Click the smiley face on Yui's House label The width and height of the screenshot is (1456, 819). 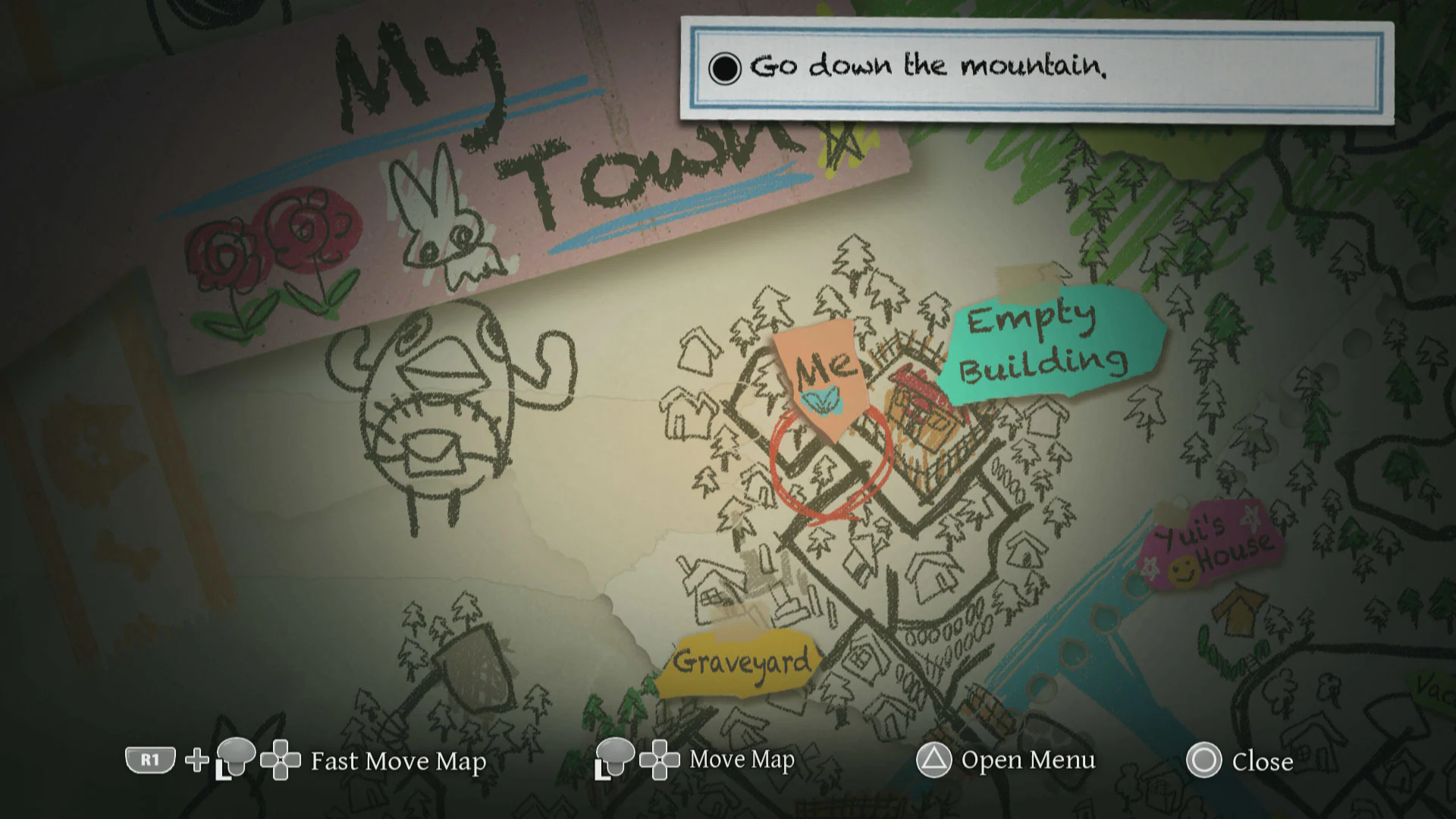click(1184, 570)
